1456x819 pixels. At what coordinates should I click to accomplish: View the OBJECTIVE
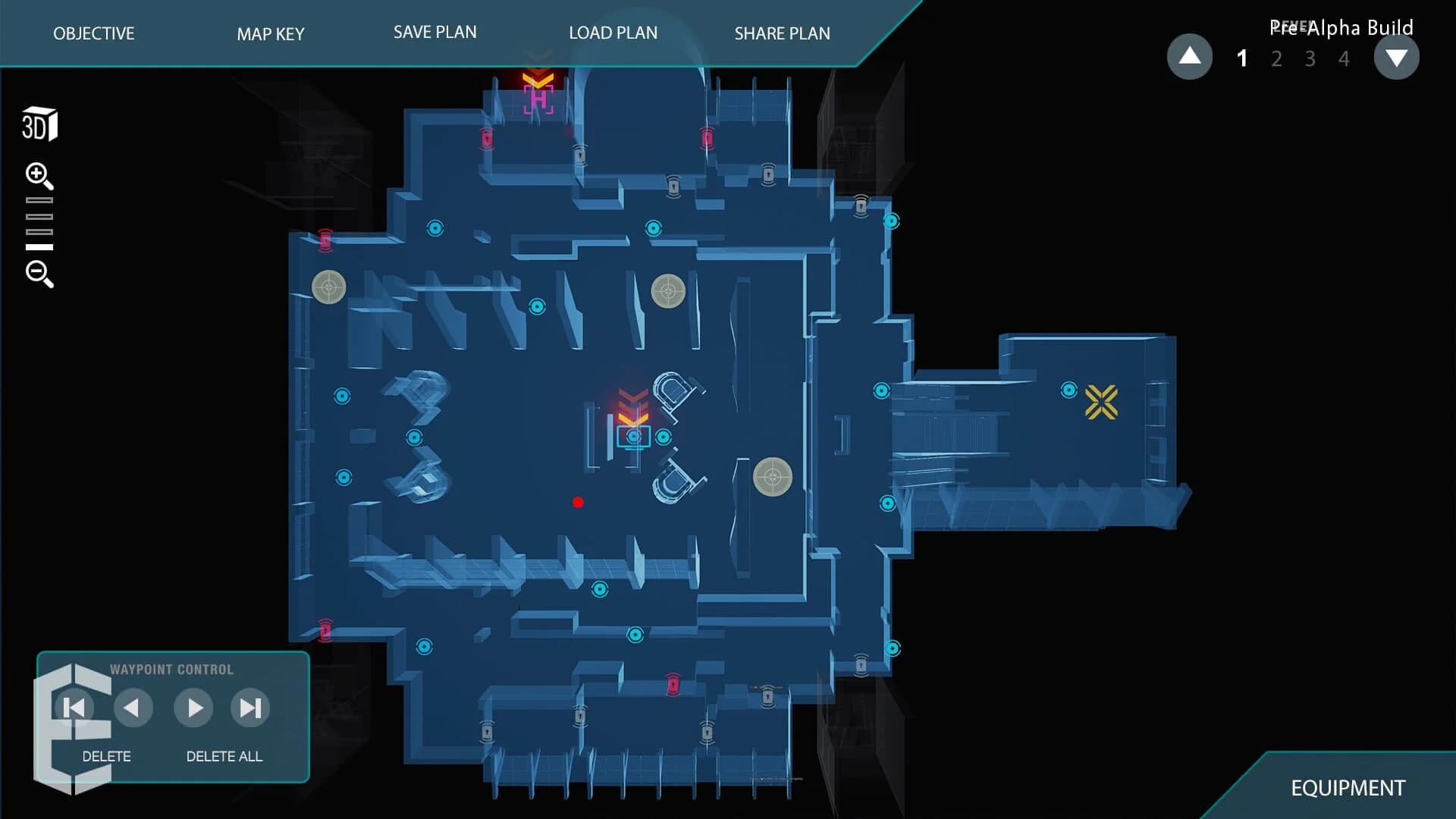coord(93,34)
